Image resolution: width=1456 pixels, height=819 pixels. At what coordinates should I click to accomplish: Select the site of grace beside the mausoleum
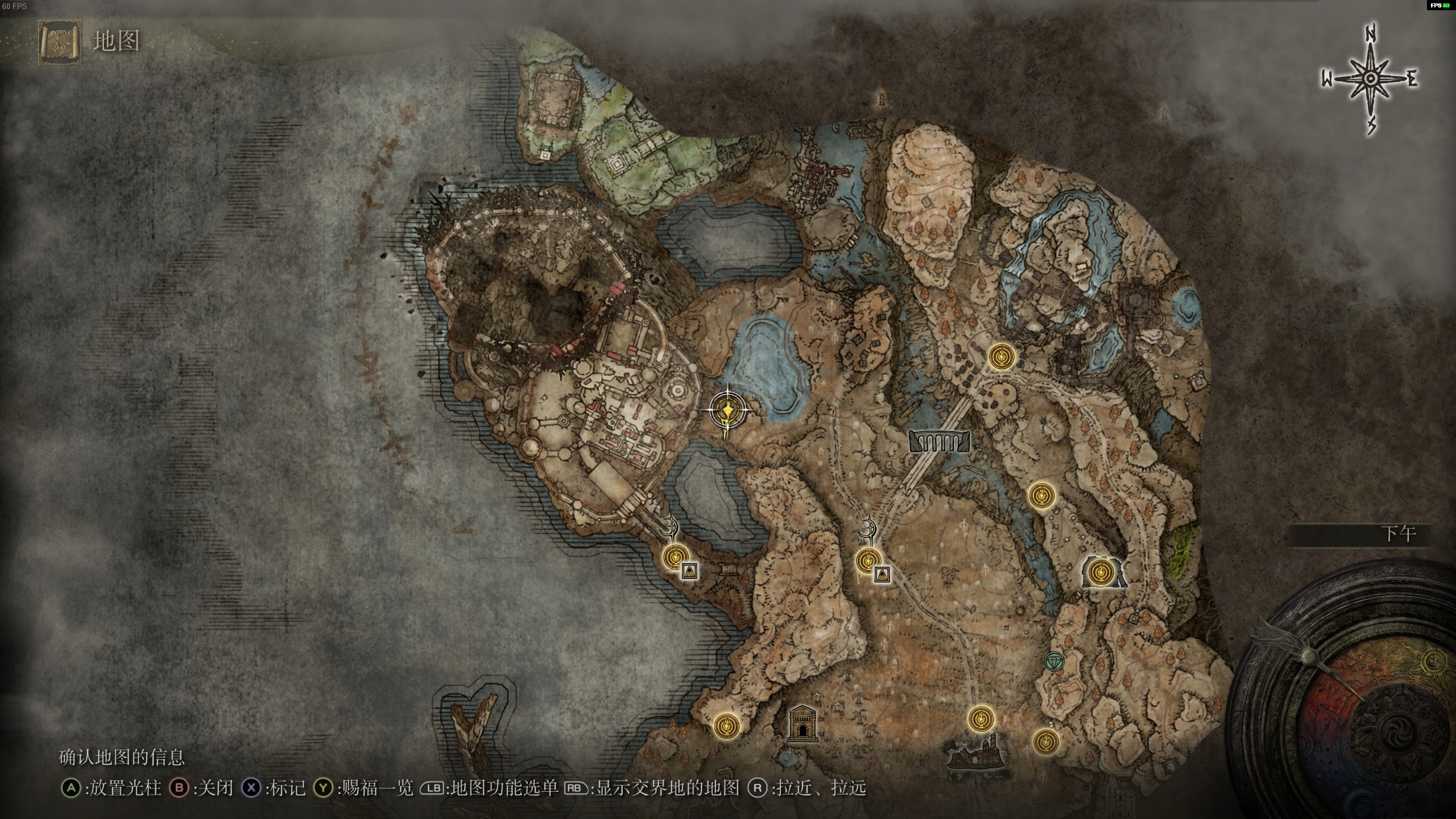[727, 726]
